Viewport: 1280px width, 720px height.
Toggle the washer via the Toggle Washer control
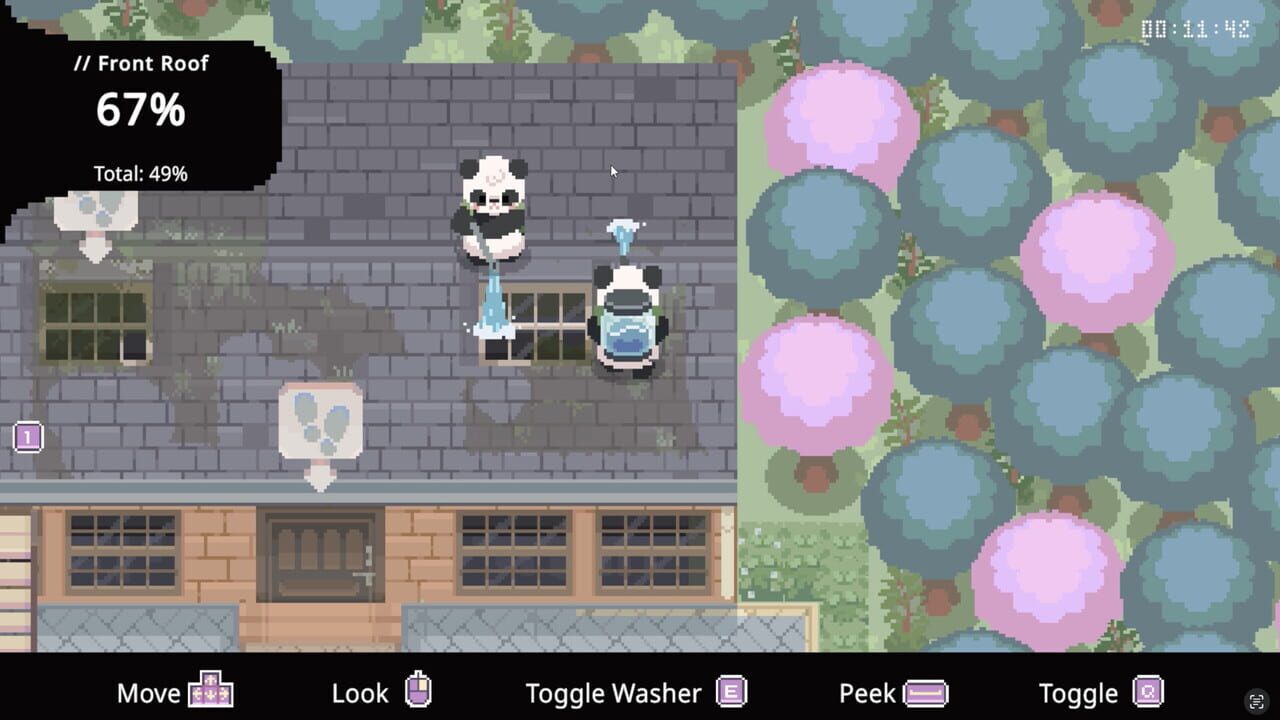[x=614, y=691]
